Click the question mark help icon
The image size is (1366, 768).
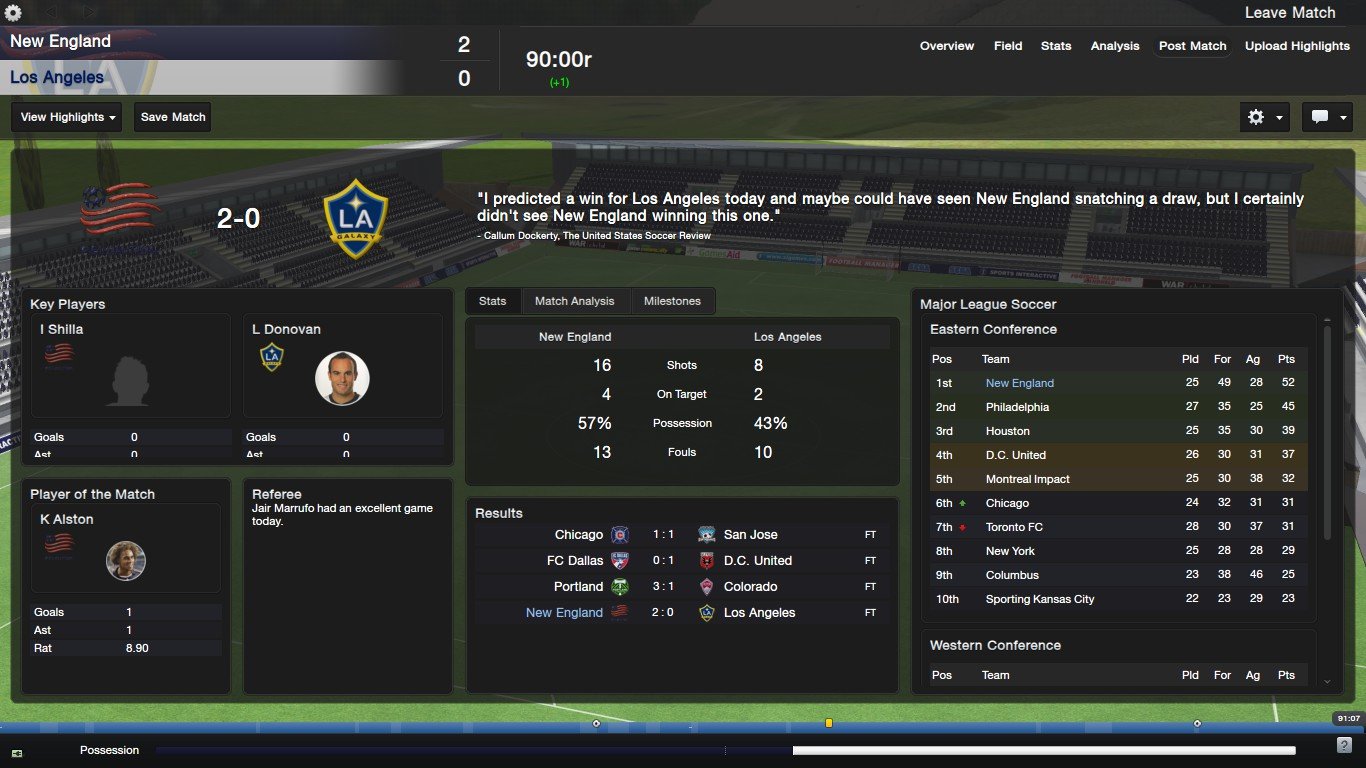[x=1344, y=746]
